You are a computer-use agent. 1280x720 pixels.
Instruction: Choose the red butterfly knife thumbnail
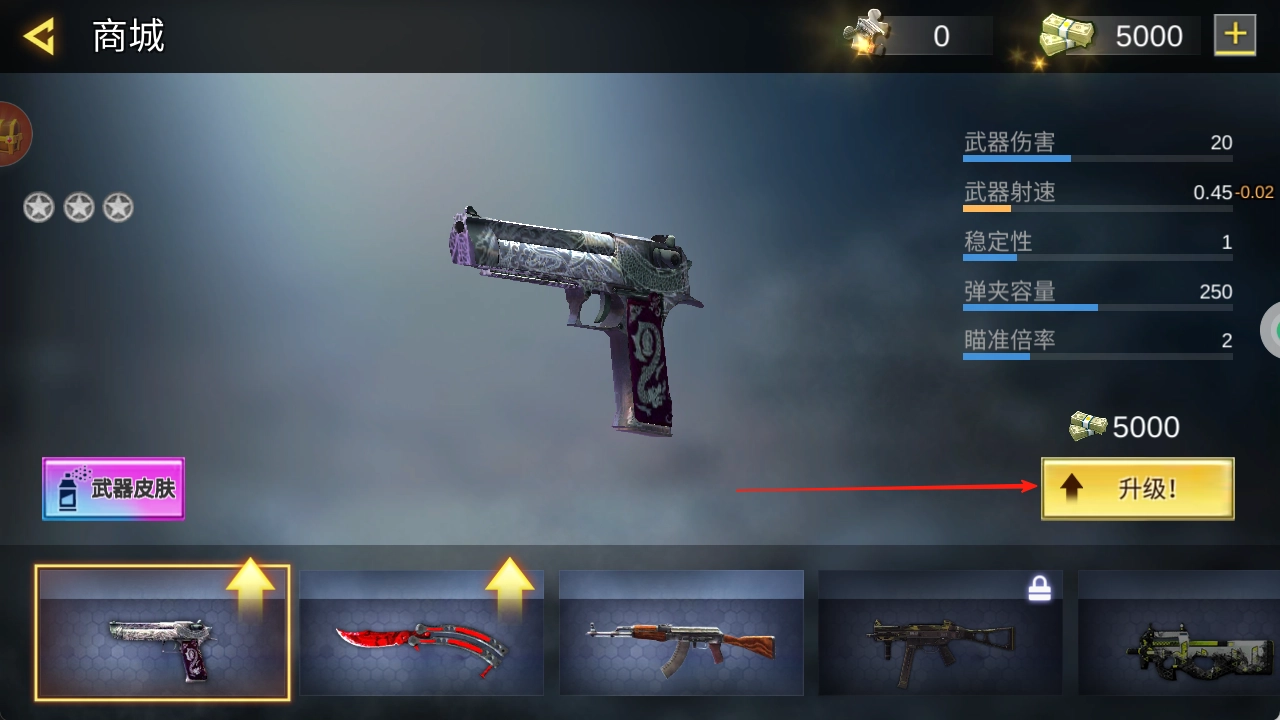[421, 633]
